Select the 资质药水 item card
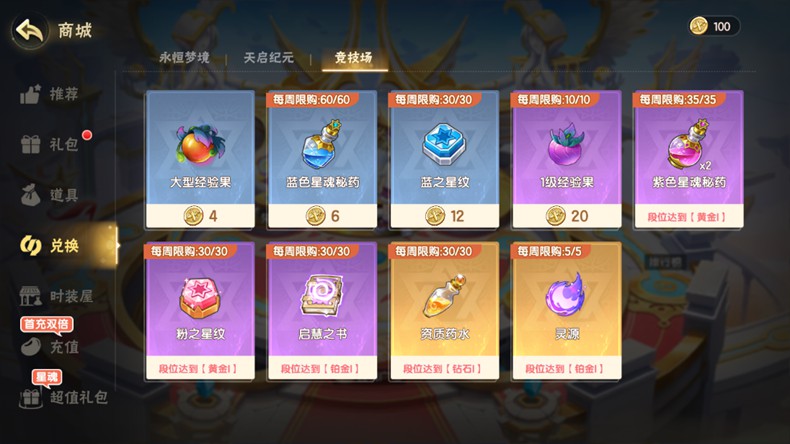Image resolution: width=790 pixels, height=444 pixels. (x=444, y=311)
